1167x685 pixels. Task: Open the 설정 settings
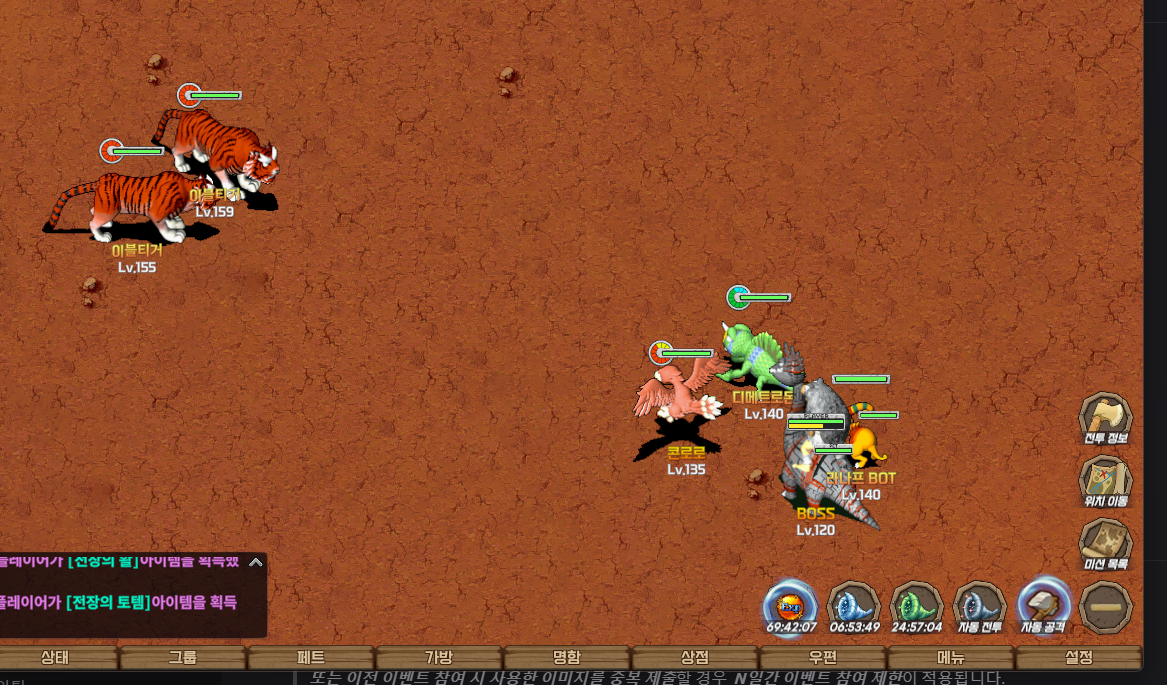coord(1079,657)
